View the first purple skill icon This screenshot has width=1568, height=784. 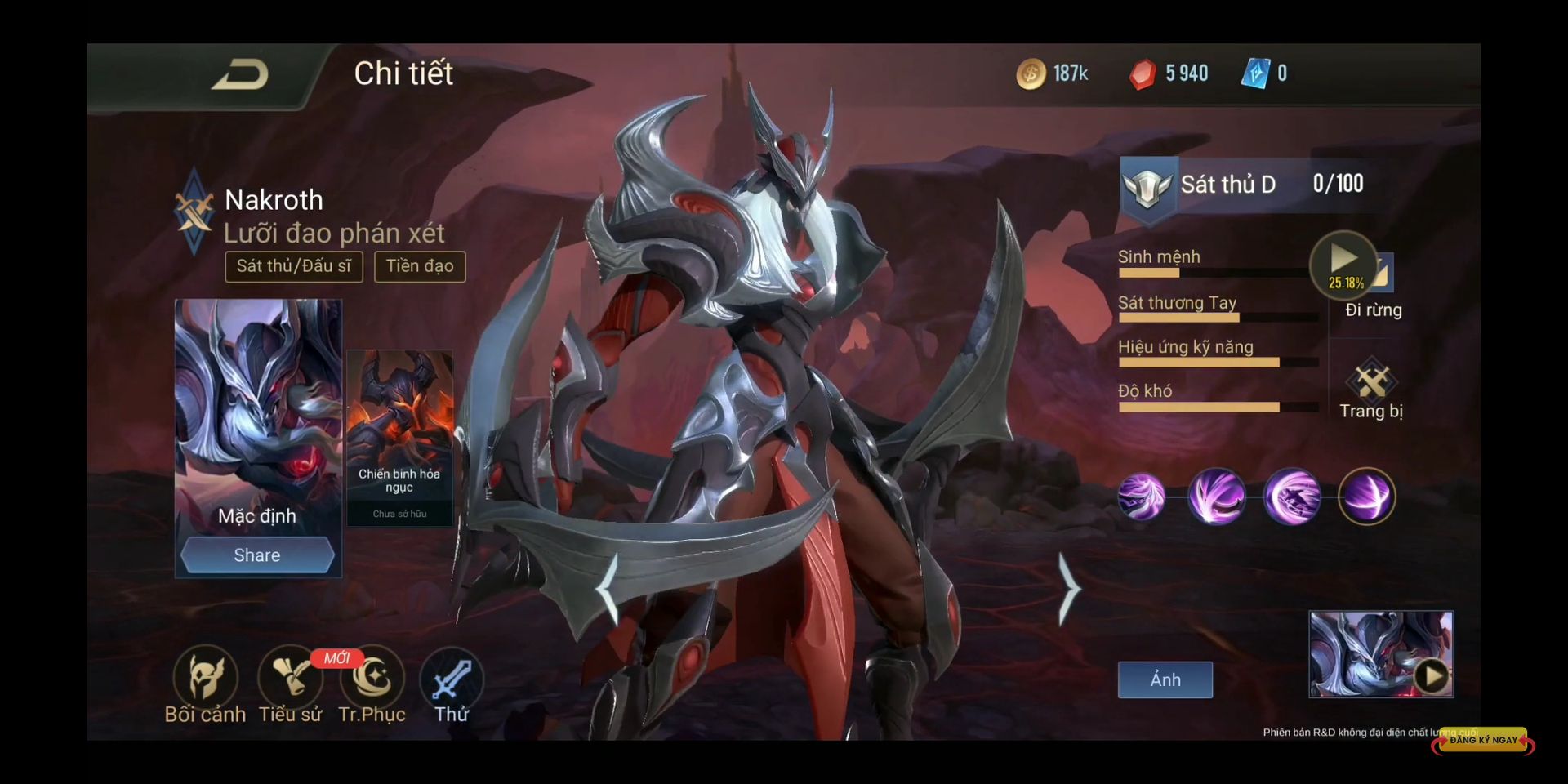pyautogui.click(x=1141, y=497)
